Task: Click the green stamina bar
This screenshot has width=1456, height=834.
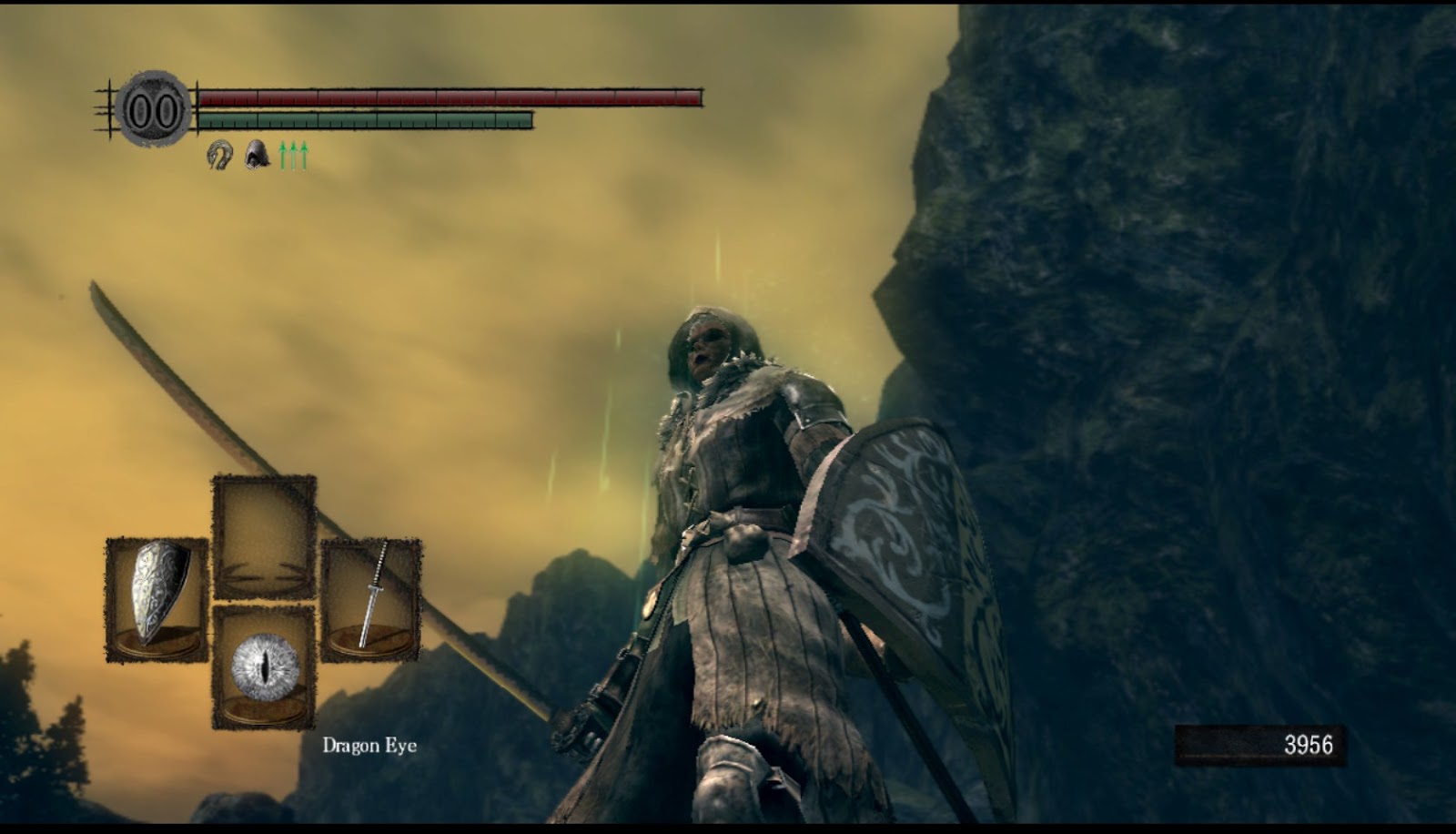Action: tap(364, 119)
